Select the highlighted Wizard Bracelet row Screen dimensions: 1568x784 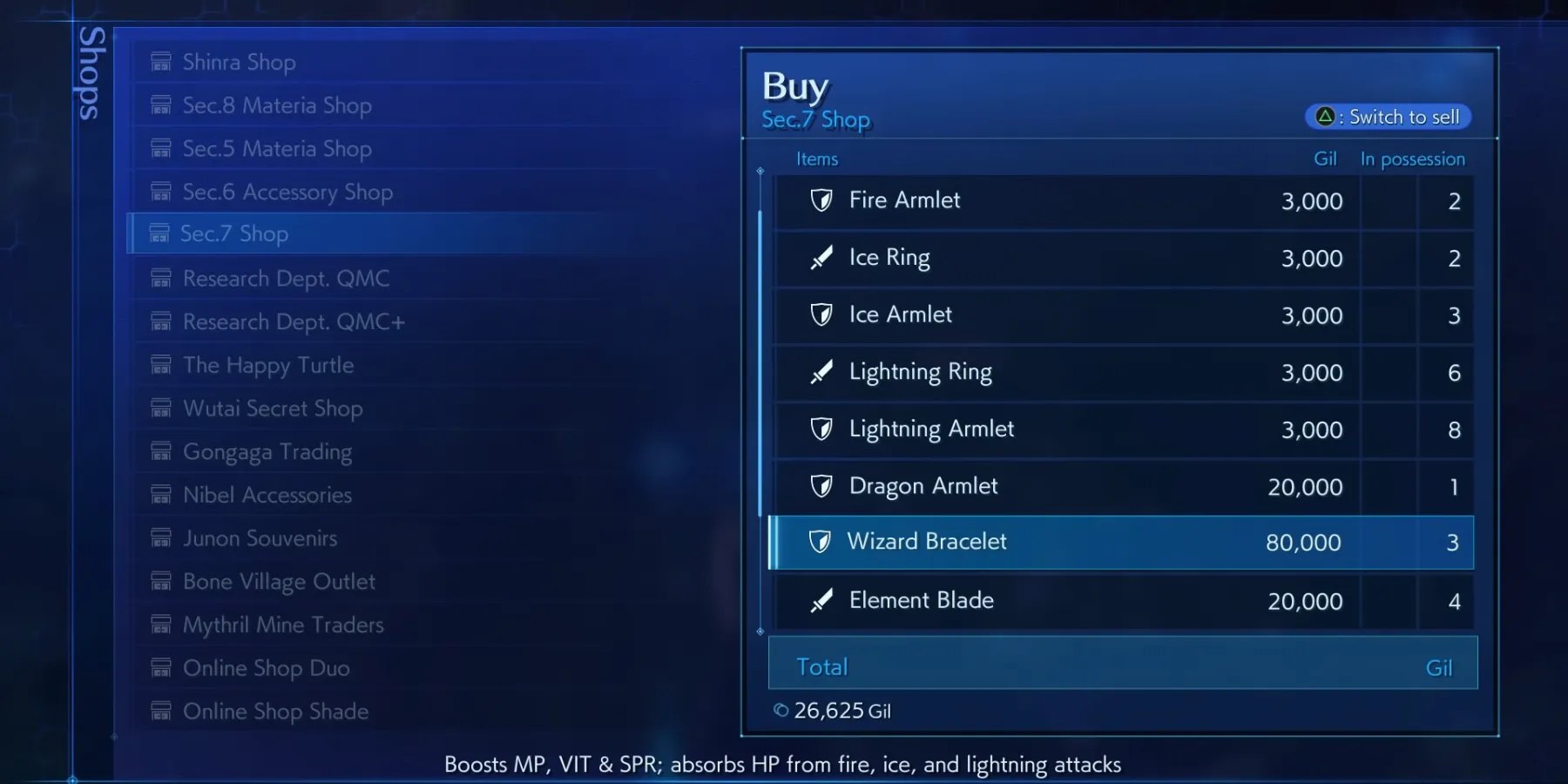pos(1124,542)
